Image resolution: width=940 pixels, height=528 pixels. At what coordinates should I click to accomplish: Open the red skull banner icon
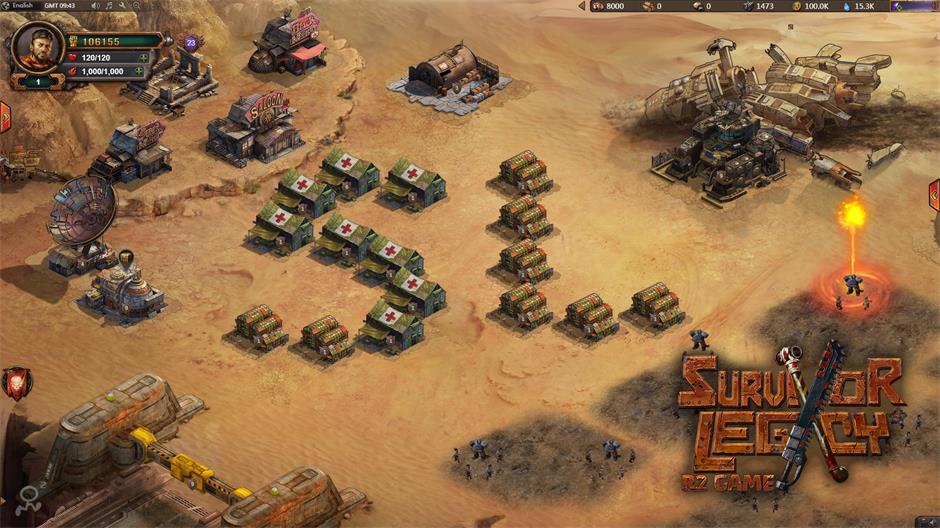pyautogui.click(x=16, y=381)
